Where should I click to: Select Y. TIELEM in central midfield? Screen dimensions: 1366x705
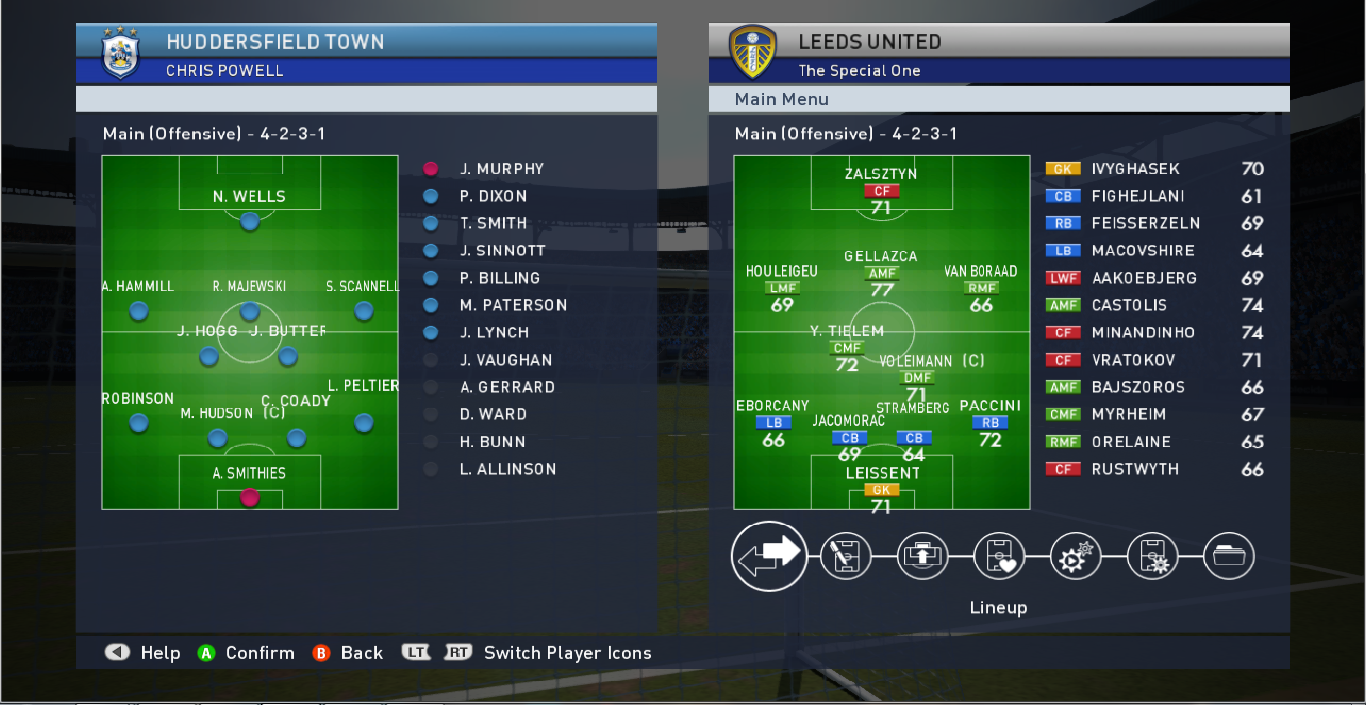click(x=847, y=347)
